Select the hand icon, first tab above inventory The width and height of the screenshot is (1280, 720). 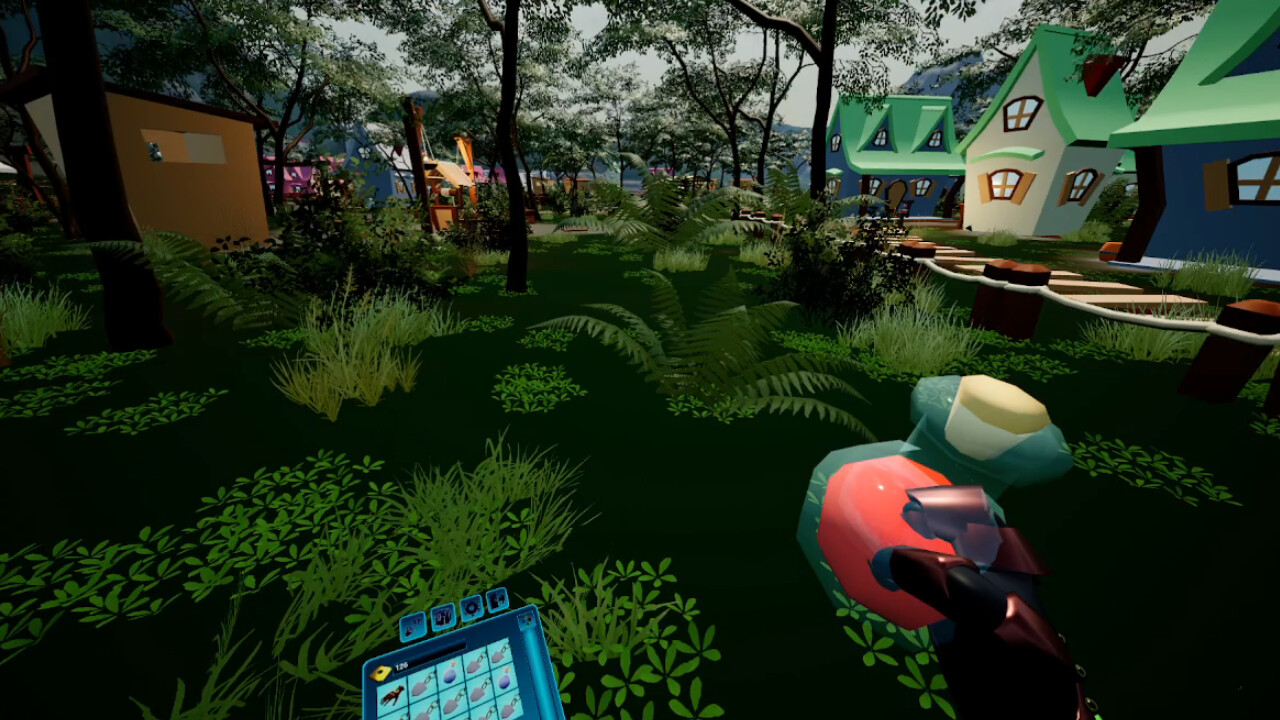pyautogui.click(x=412, y=627)
